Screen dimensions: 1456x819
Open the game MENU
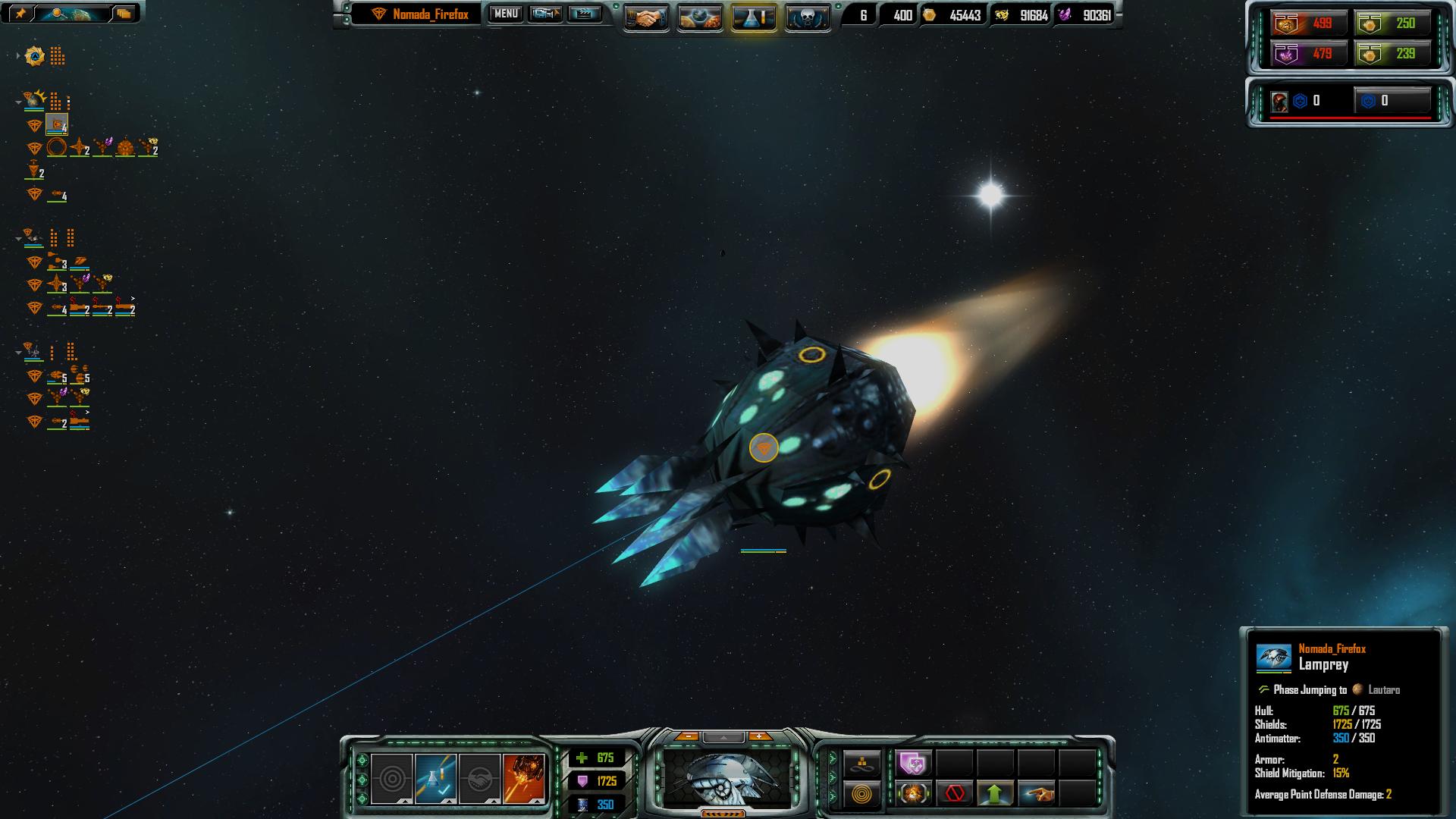click(x=506, y=14)
